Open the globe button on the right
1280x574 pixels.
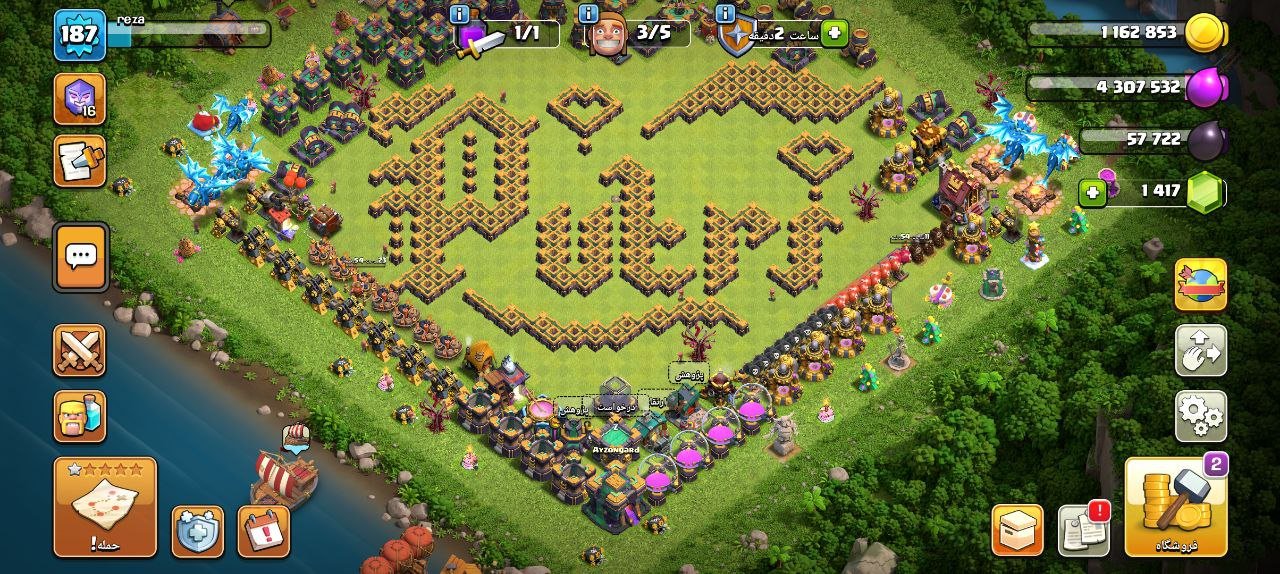pyautogui.click(x=1200, y=284)
